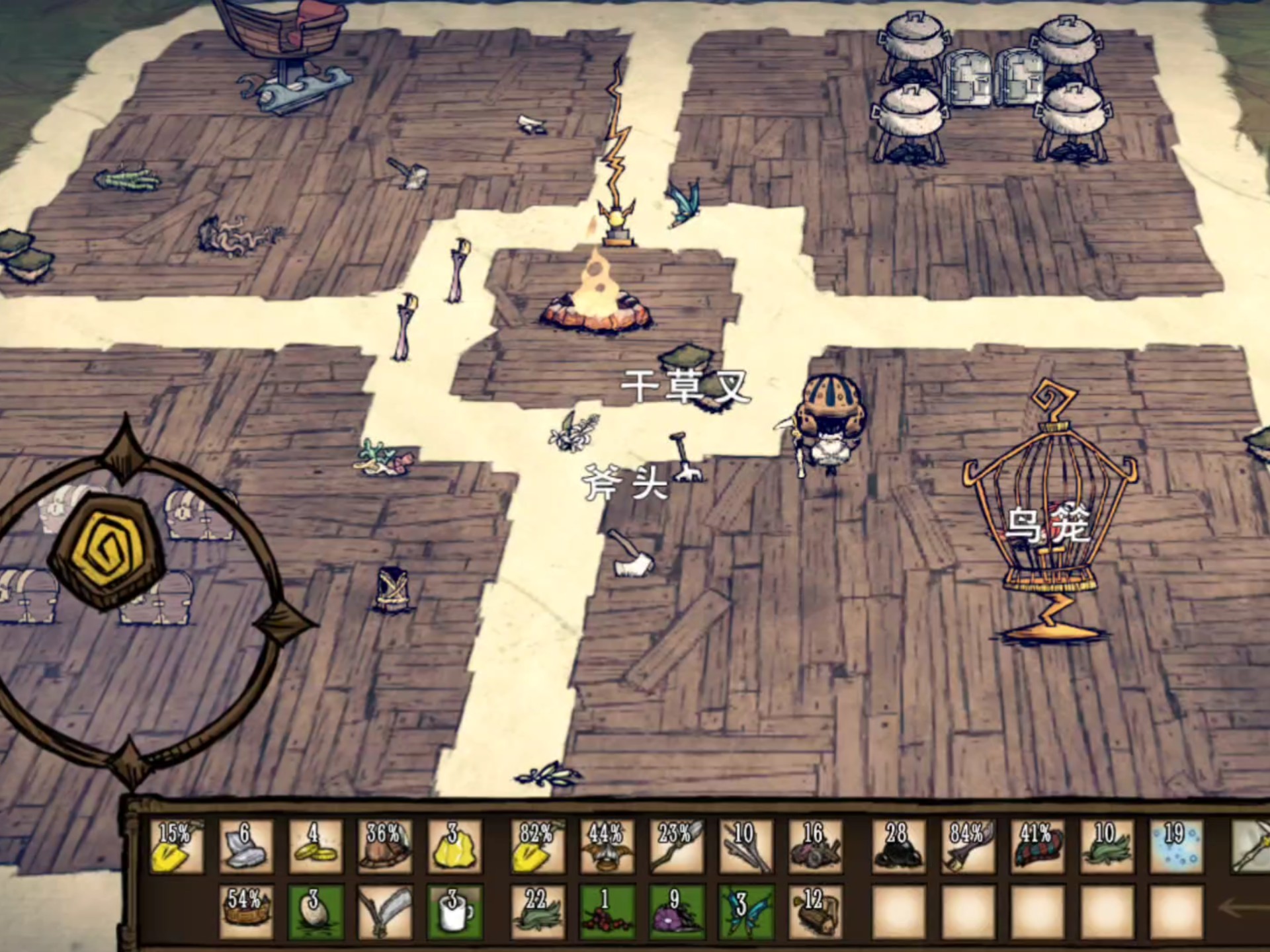Pick the stack of 4 gold coins
Image resolution: width=1270 pixels, height=952 pixels.
click(314, 847)
